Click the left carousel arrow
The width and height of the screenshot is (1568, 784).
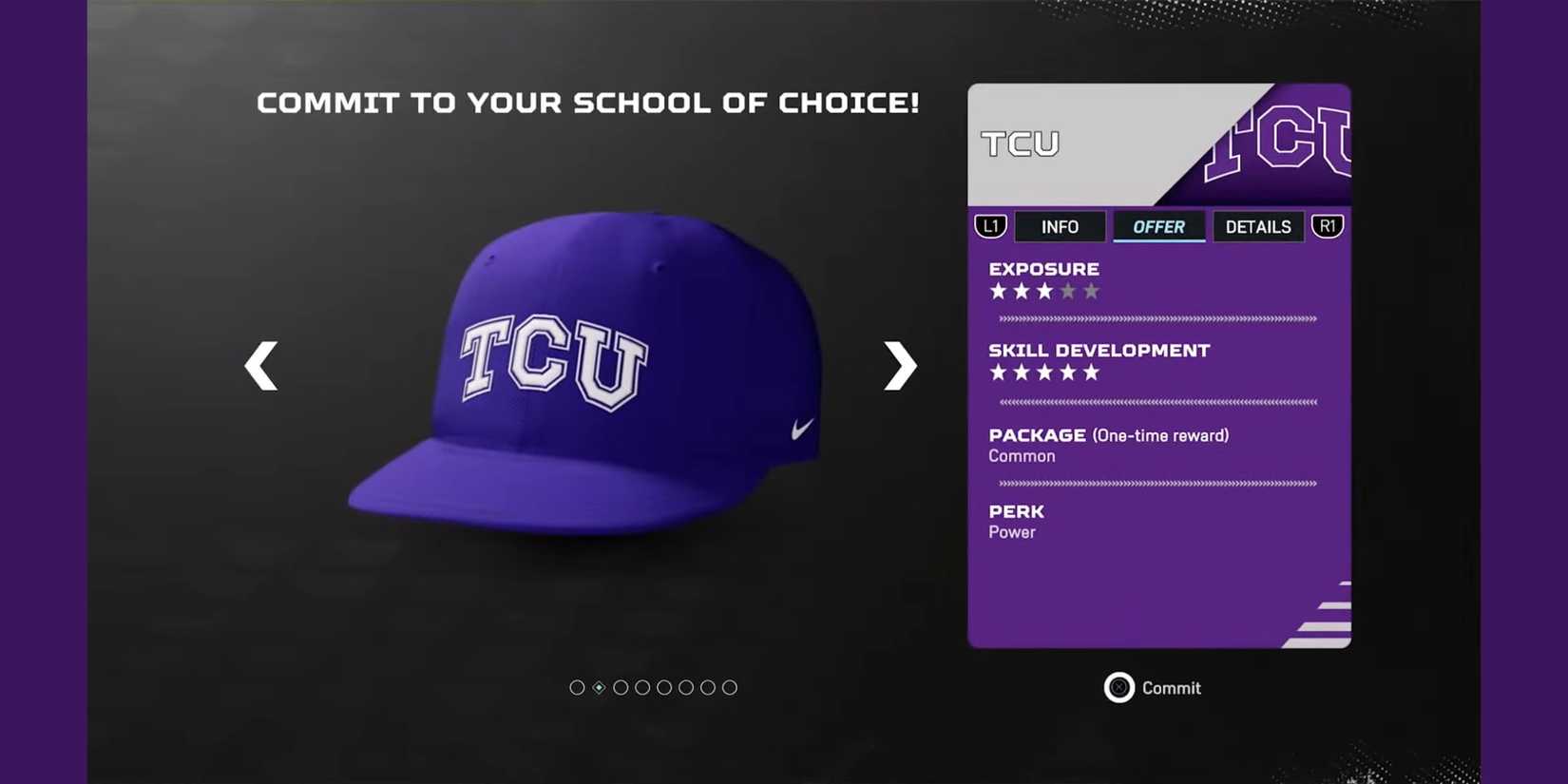tap(261, 366)
